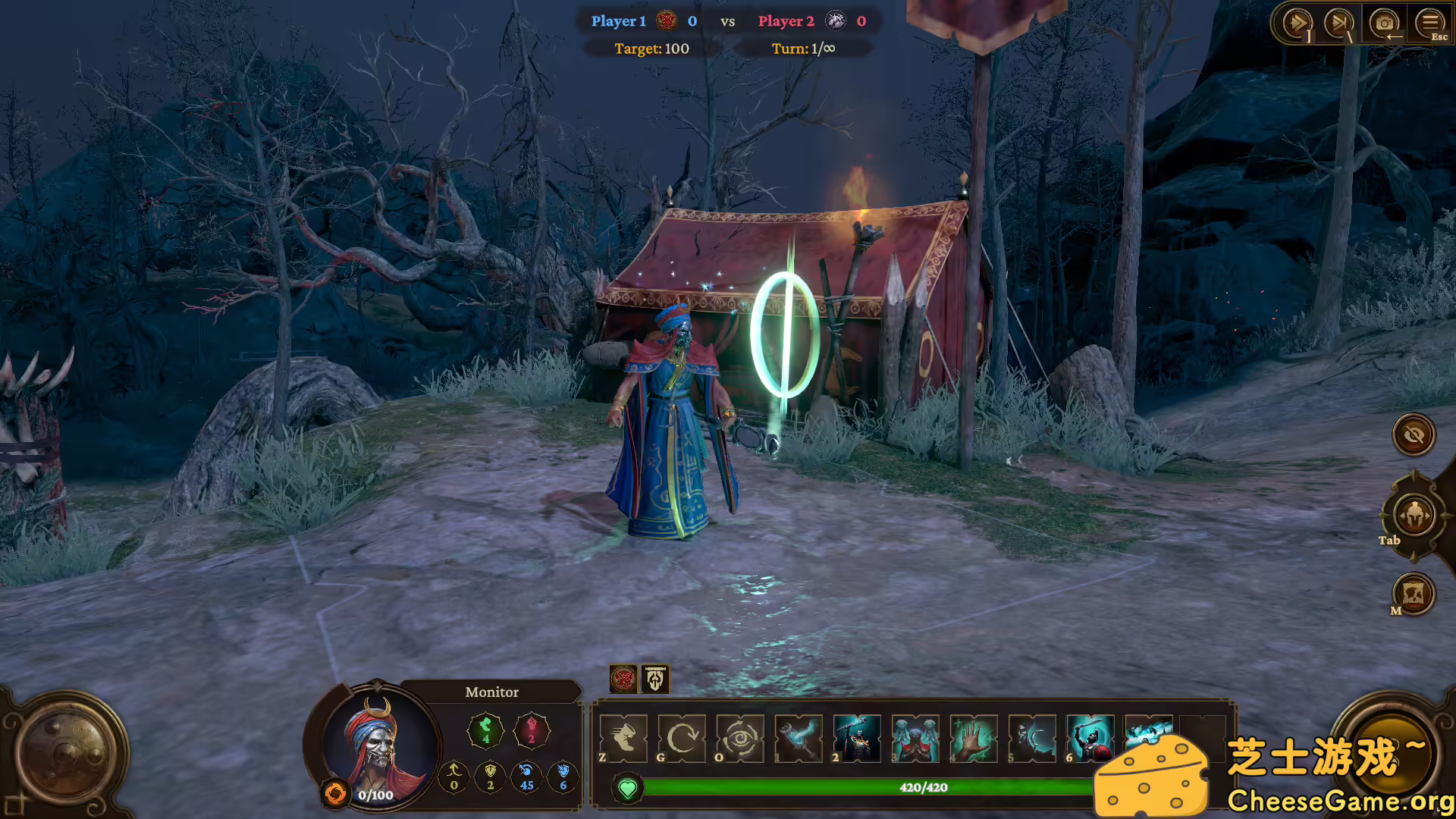
Task: Click the skip-to-end turn button
Action: tap(1338, 24)
